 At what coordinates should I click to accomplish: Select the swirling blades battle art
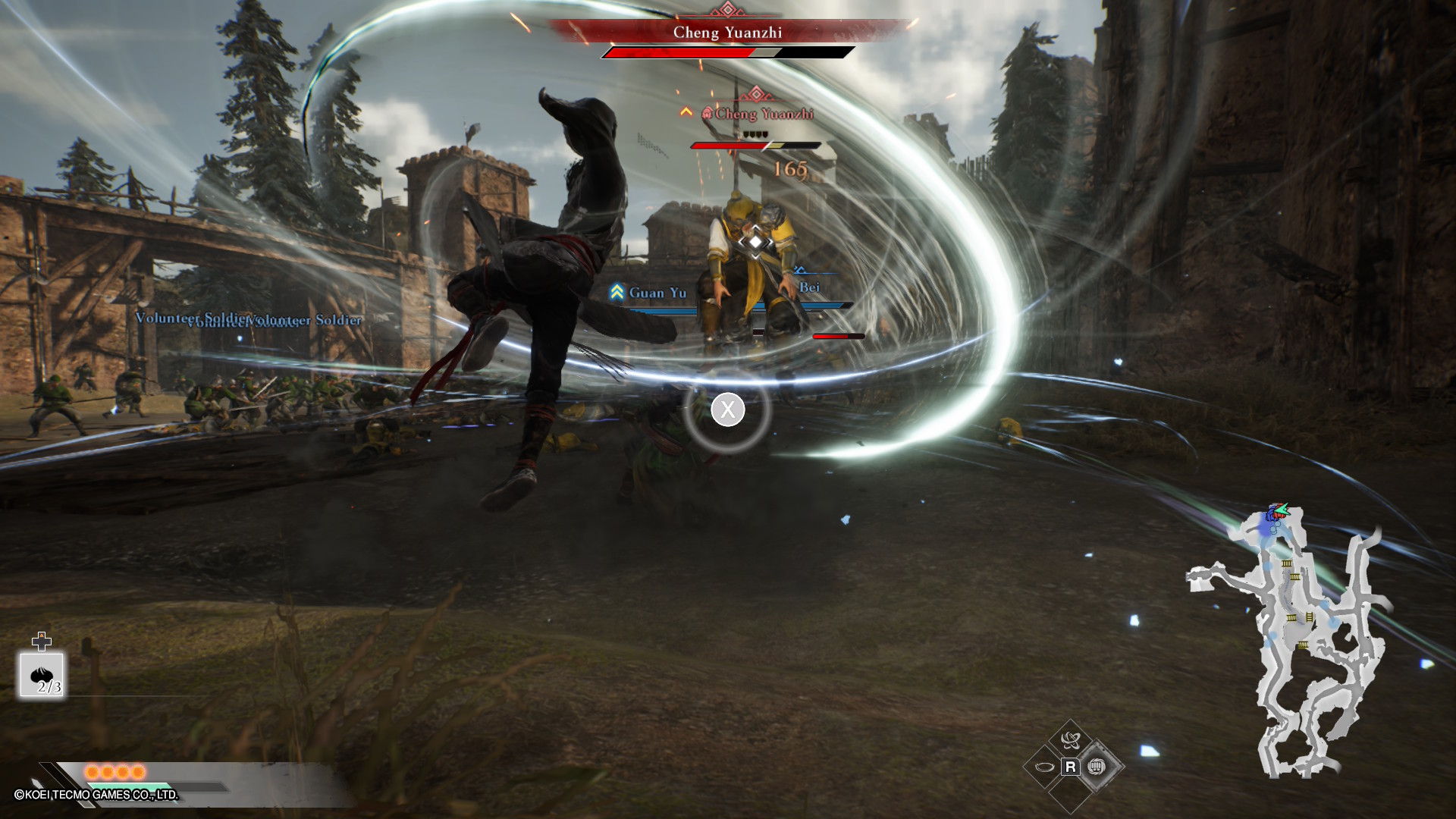tap(1070, 740)
